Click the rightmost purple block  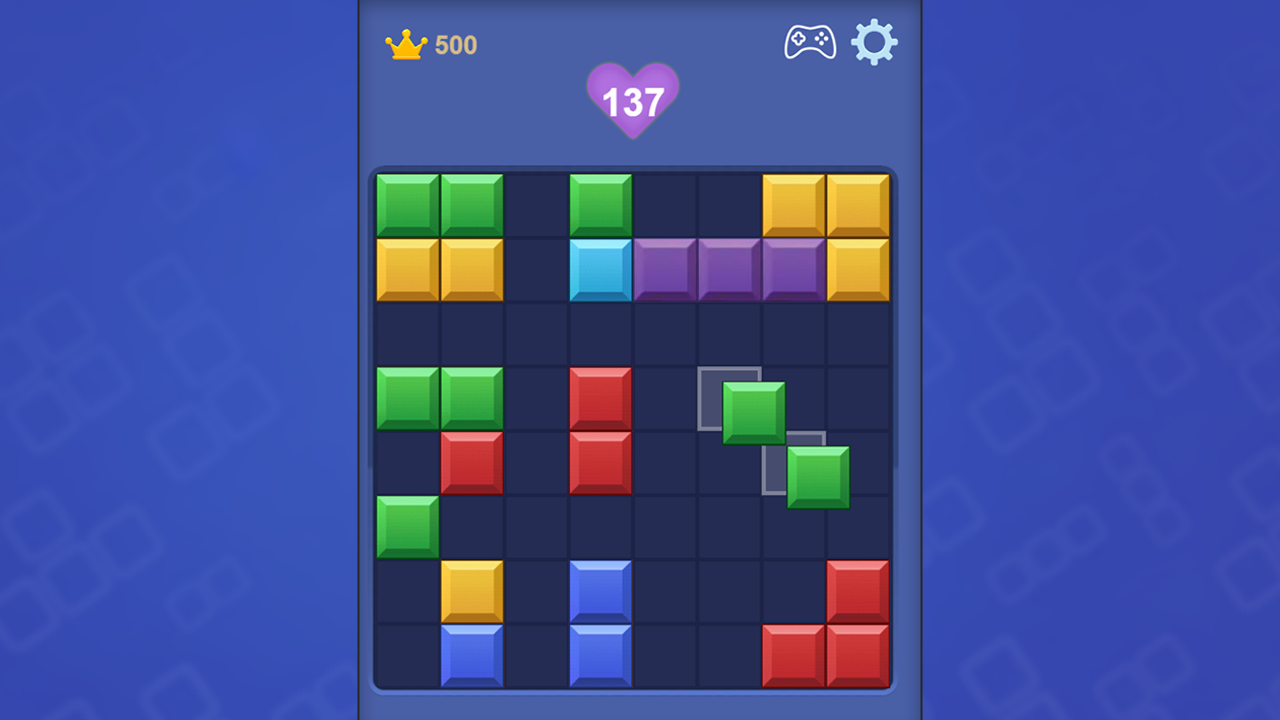click(794, 268)
